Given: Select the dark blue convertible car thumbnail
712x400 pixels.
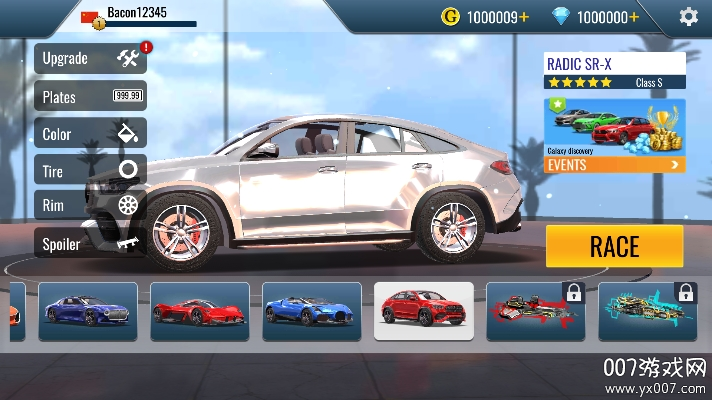Looking at the screenshot, I should [88, 311].
